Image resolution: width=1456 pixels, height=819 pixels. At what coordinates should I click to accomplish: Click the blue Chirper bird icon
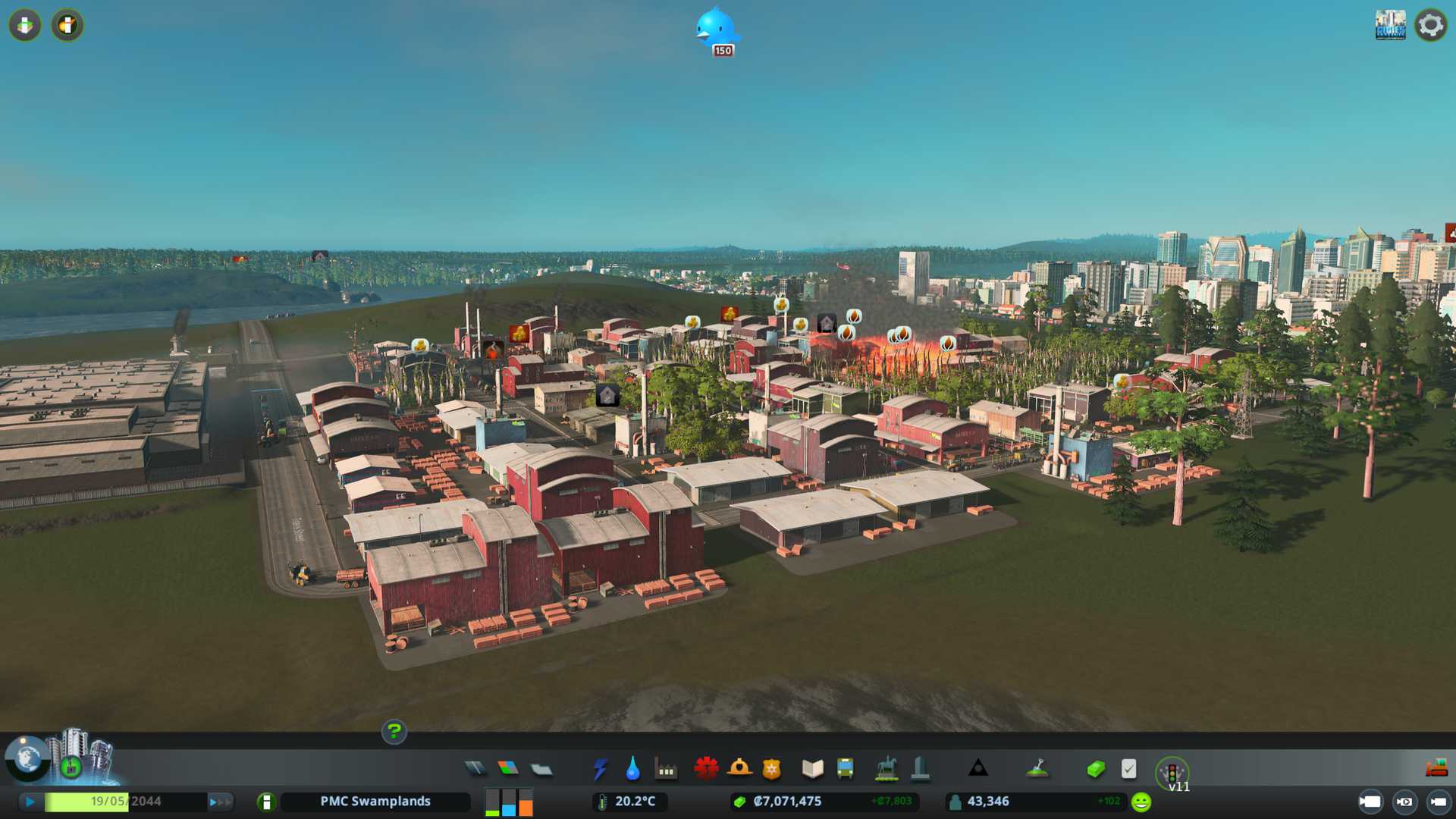[x=715, y=29]
